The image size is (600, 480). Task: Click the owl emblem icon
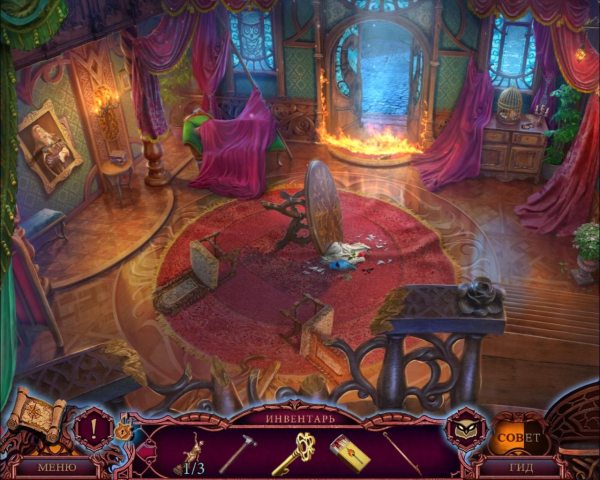click(464, 427)
